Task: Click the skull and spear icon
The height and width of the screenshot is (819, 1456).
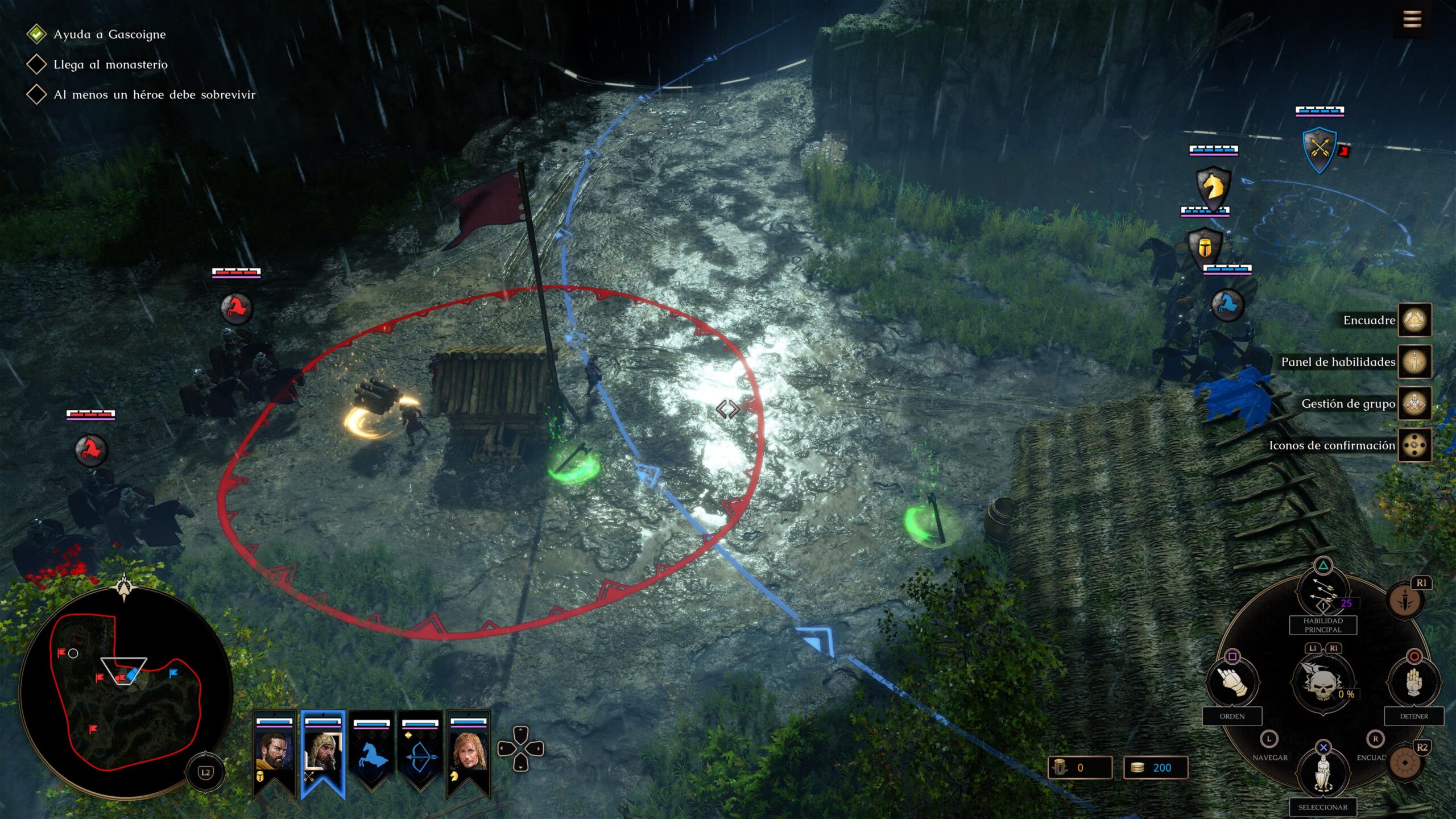Action: coord(1323,682)
